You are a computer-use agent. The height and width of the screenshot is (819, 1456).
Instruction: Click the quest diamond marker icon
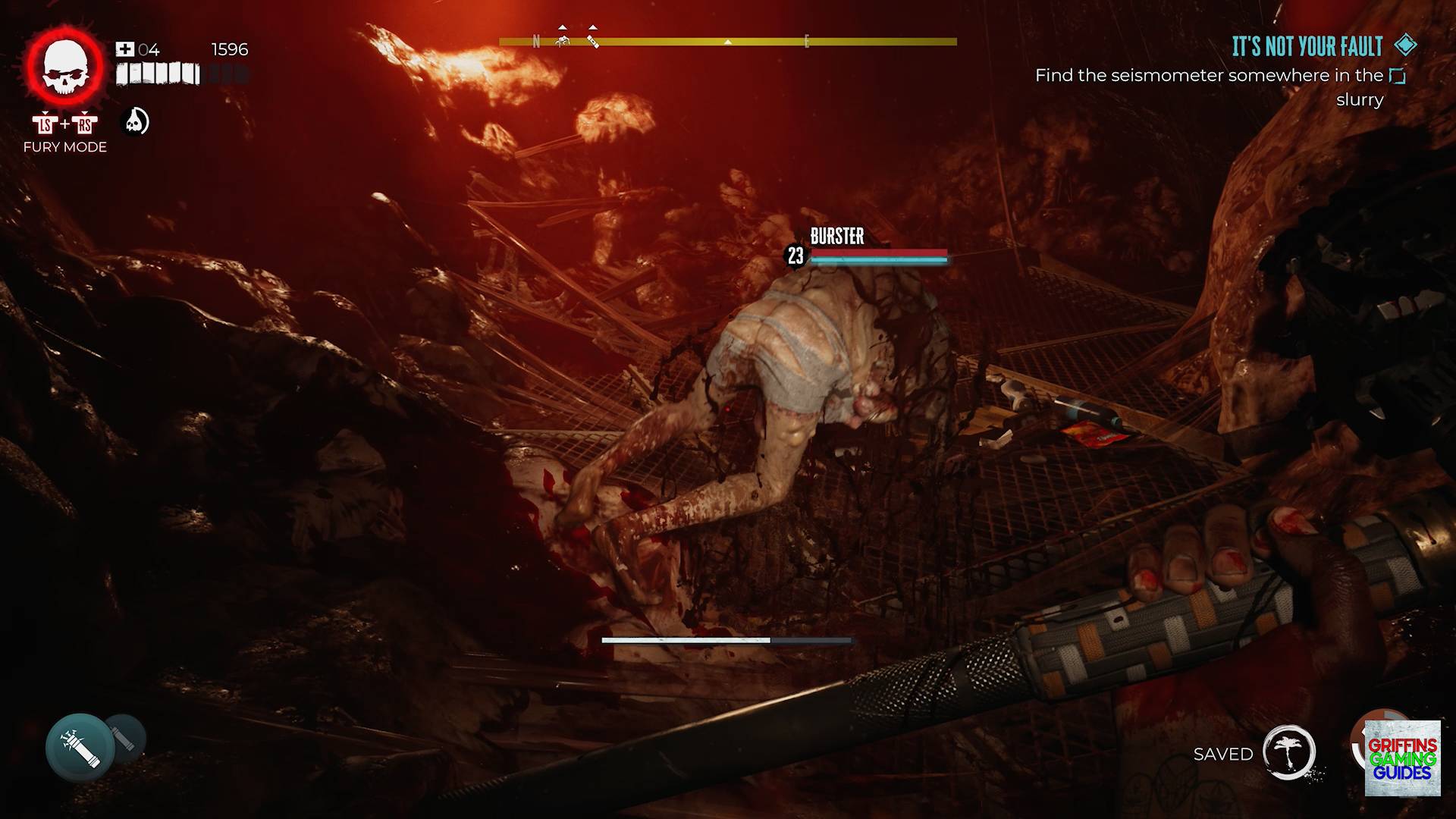click(1405, 45)
